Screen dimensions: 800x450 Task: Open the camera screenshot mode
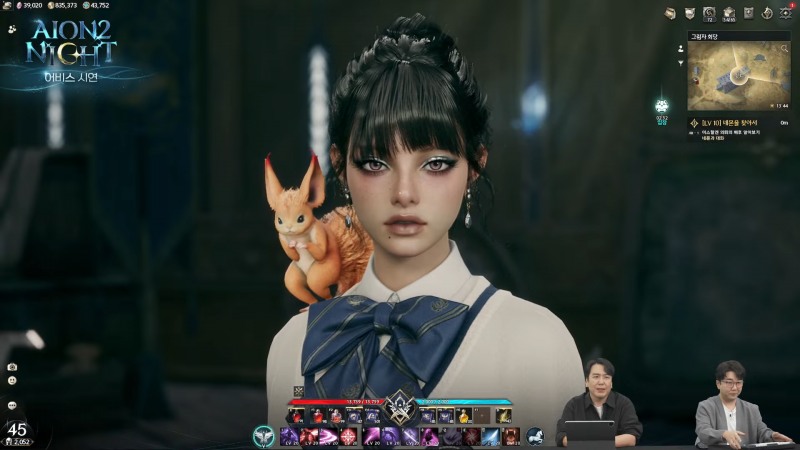point(12,367)
